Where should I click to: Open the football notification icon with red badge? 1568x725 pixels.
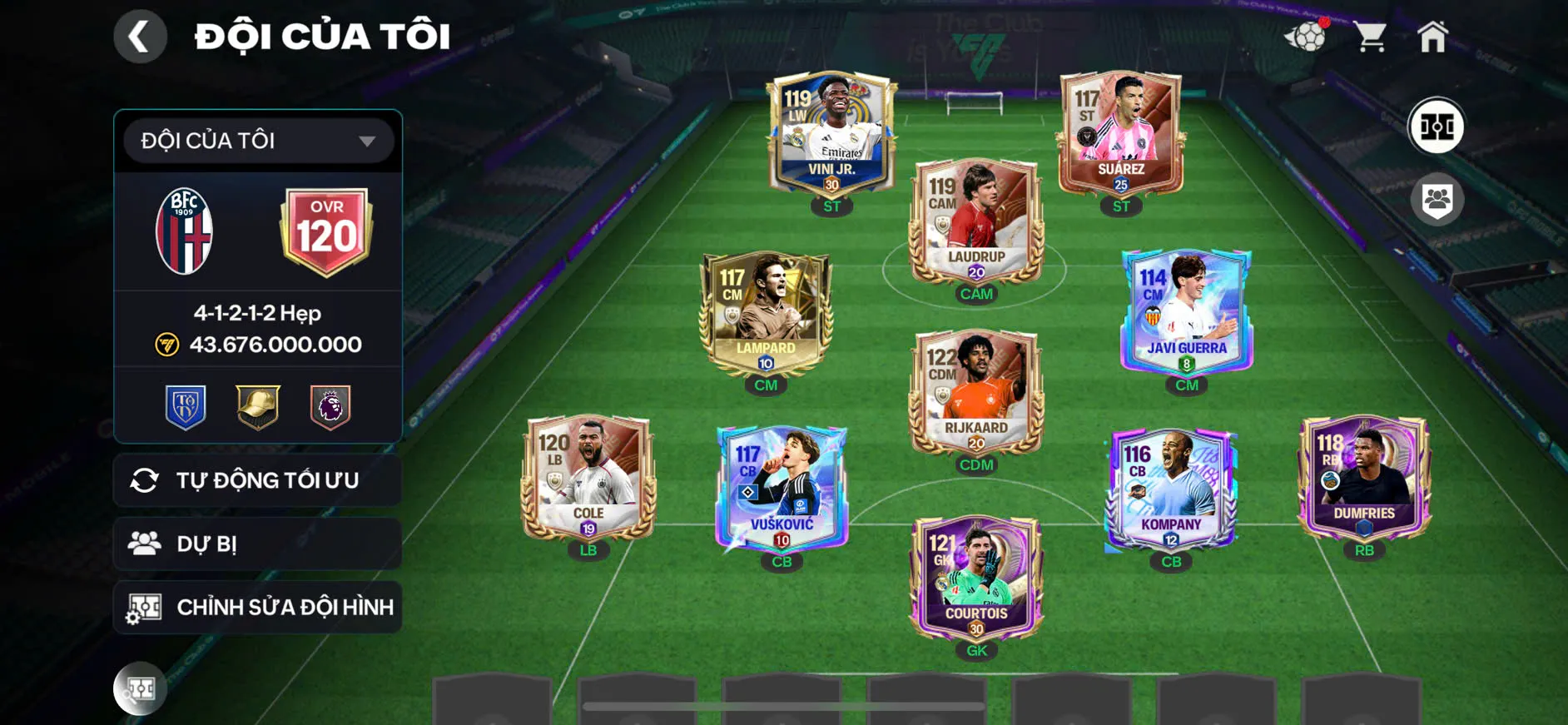pyautogui.click(x=1307, y=37)
